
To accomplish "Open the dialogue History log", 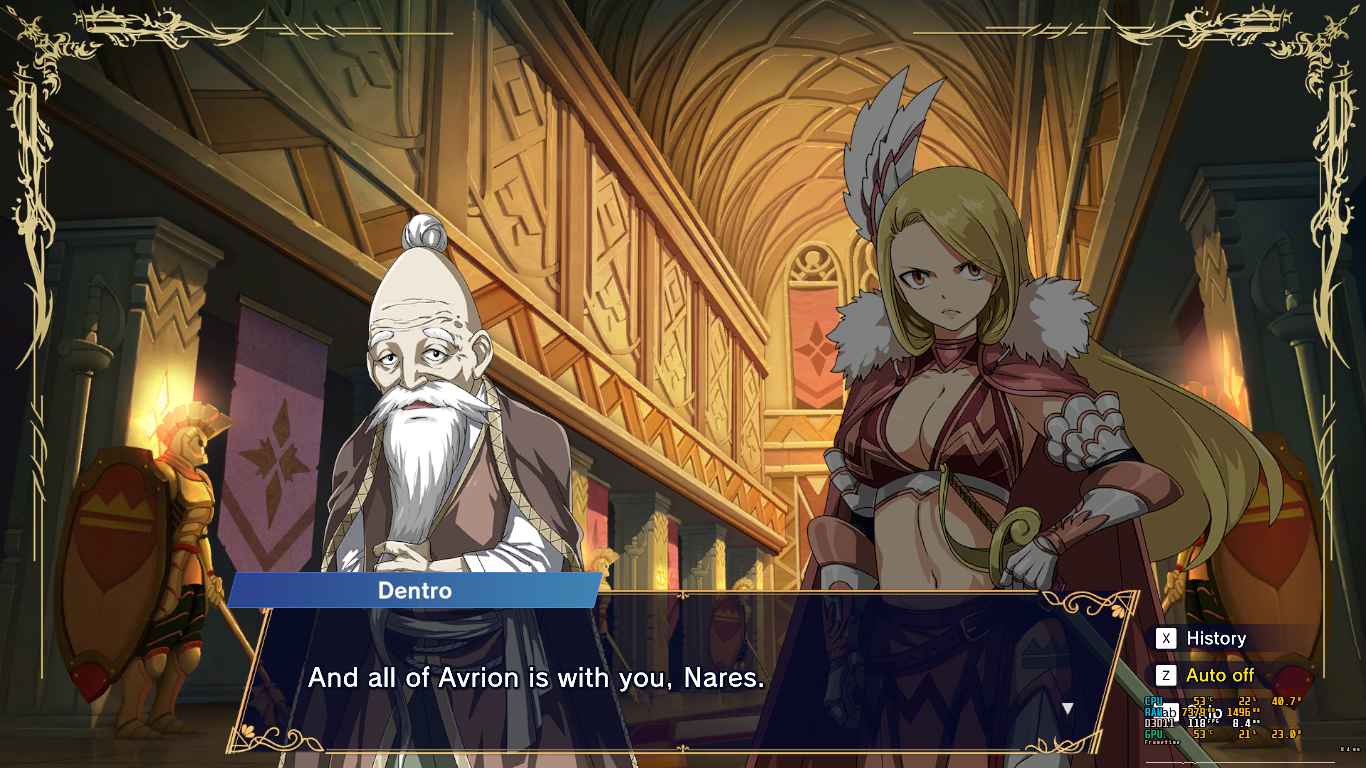I will (1214, 638).
